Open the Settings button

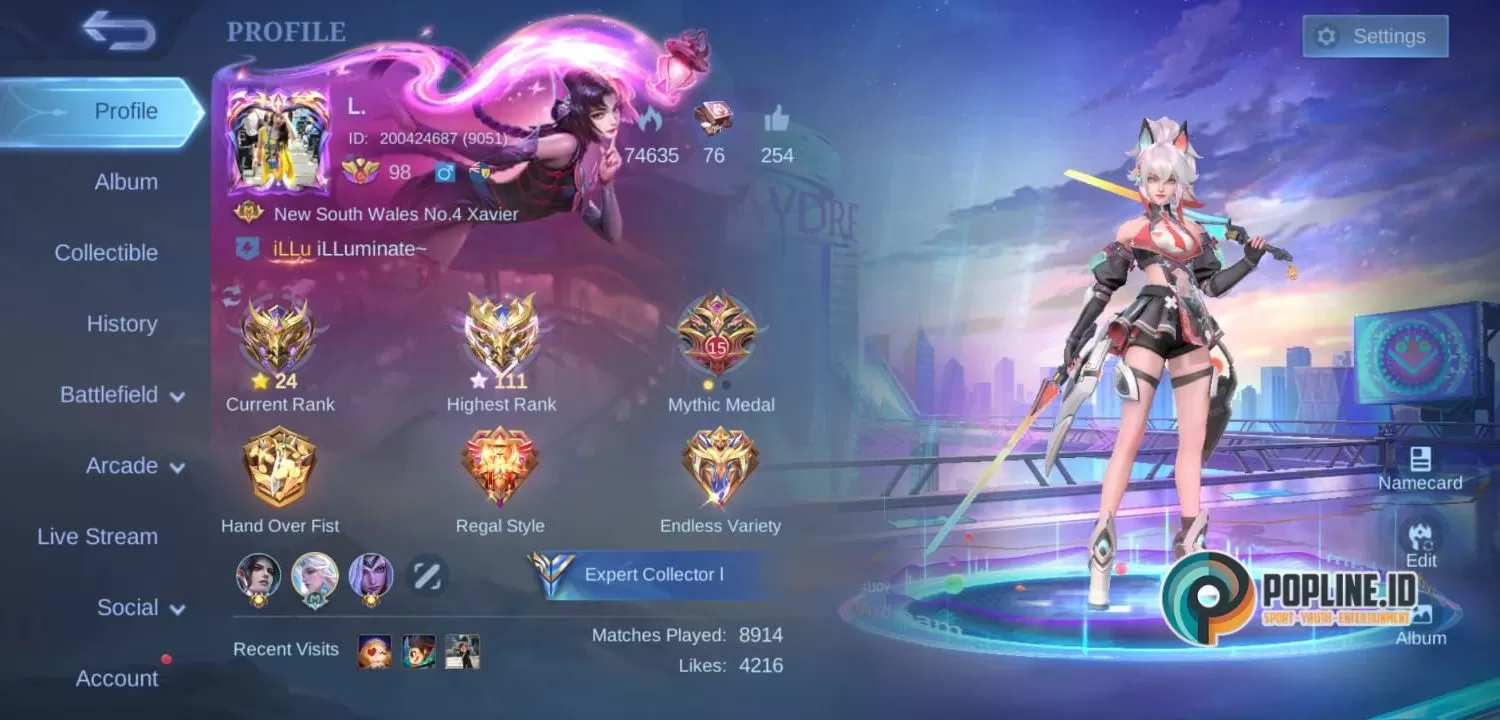[x=1376, y=36]
